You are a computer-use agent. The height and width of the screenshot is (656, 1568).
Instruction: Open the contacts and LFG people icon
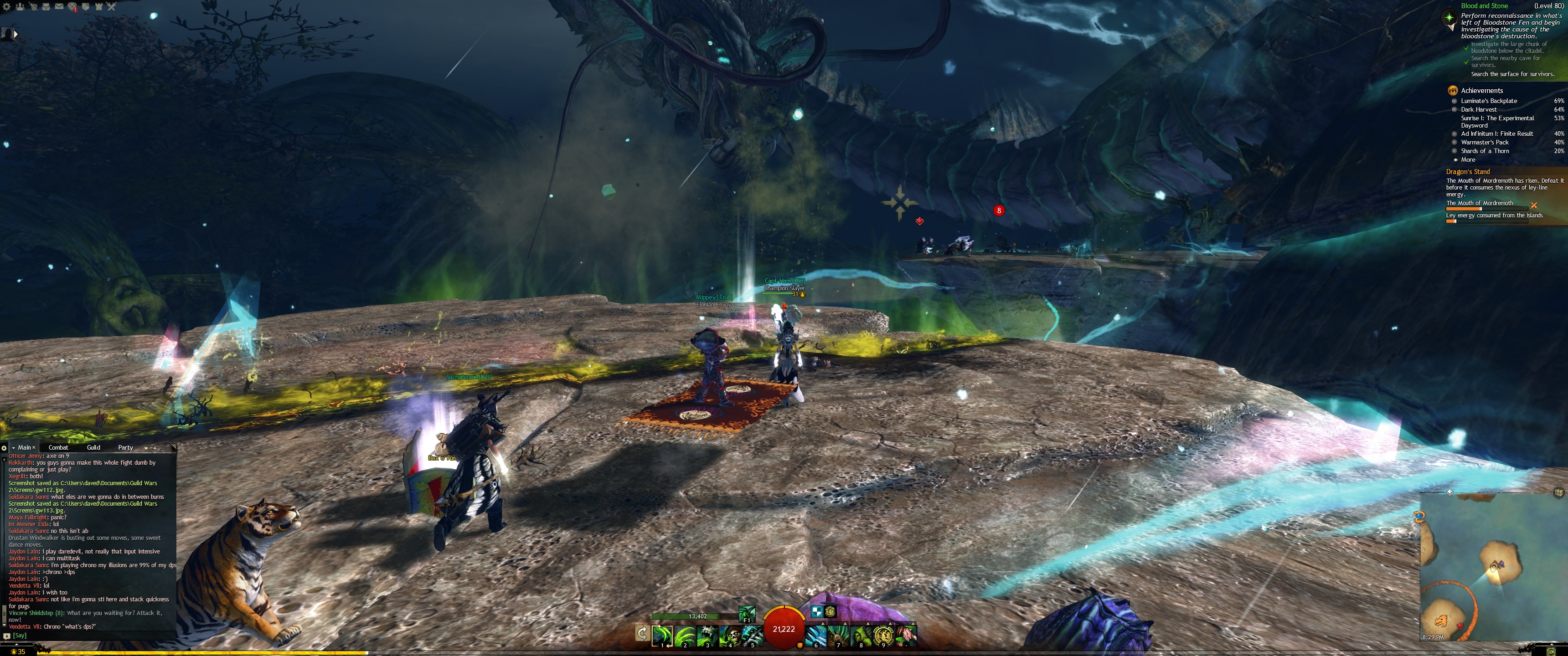[21, 7]
